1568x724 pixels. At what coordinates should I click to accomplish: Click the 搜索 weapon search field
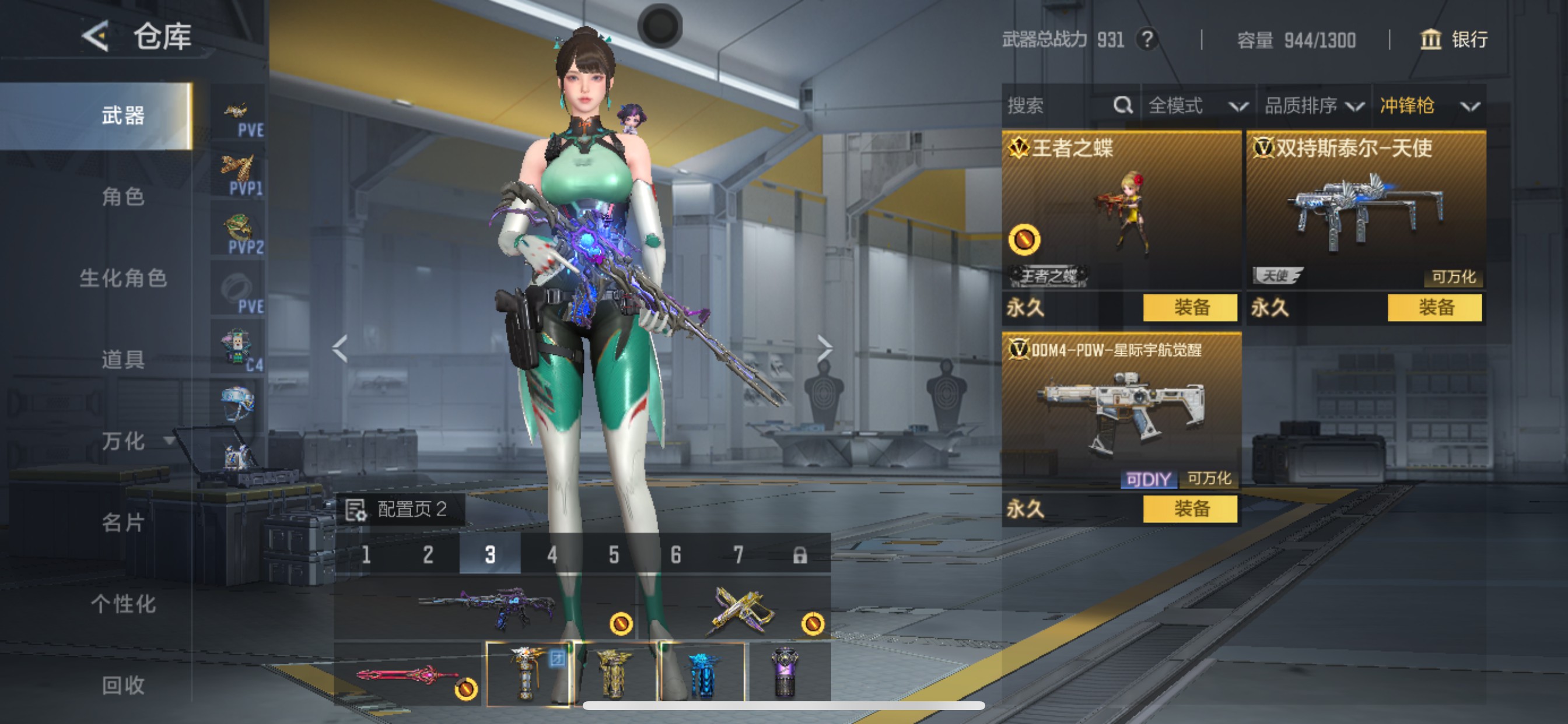[1059, 106]
